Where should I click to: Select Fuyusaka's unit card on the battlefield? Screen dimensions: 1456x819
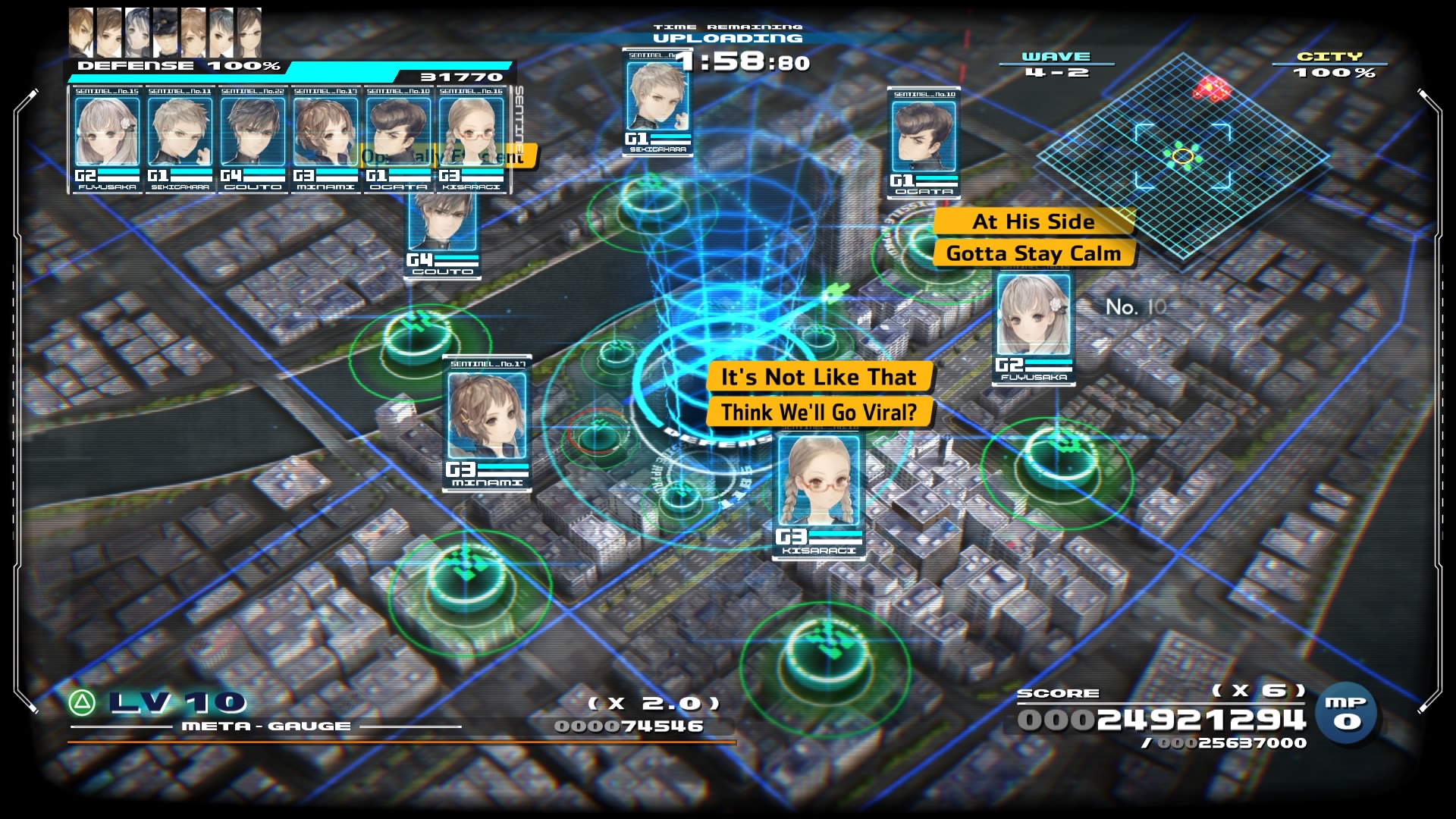[1034, 326]
